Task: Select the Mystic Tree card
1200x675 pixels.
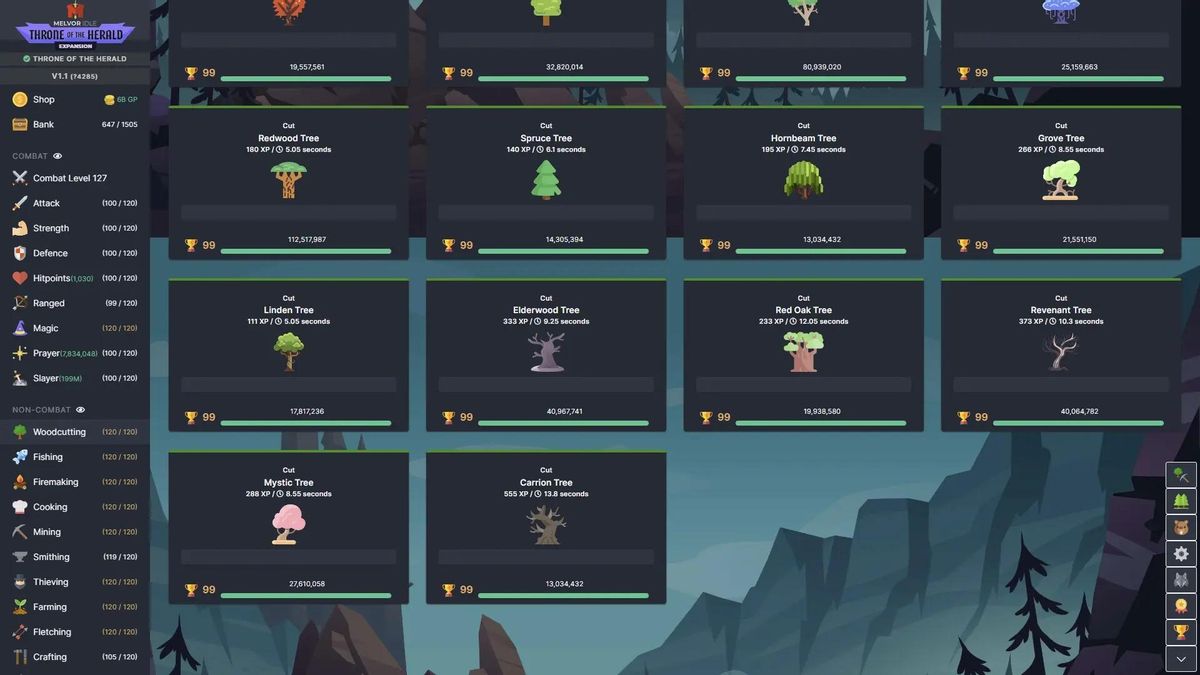Action: pyautogui.click(x=288, y=525)
